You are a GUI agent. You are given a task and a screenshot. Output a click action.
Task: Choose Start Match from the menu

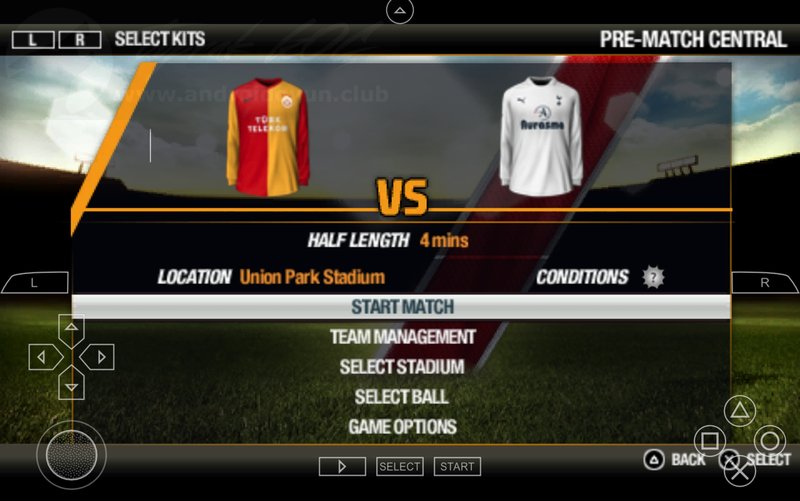point(402,307)
